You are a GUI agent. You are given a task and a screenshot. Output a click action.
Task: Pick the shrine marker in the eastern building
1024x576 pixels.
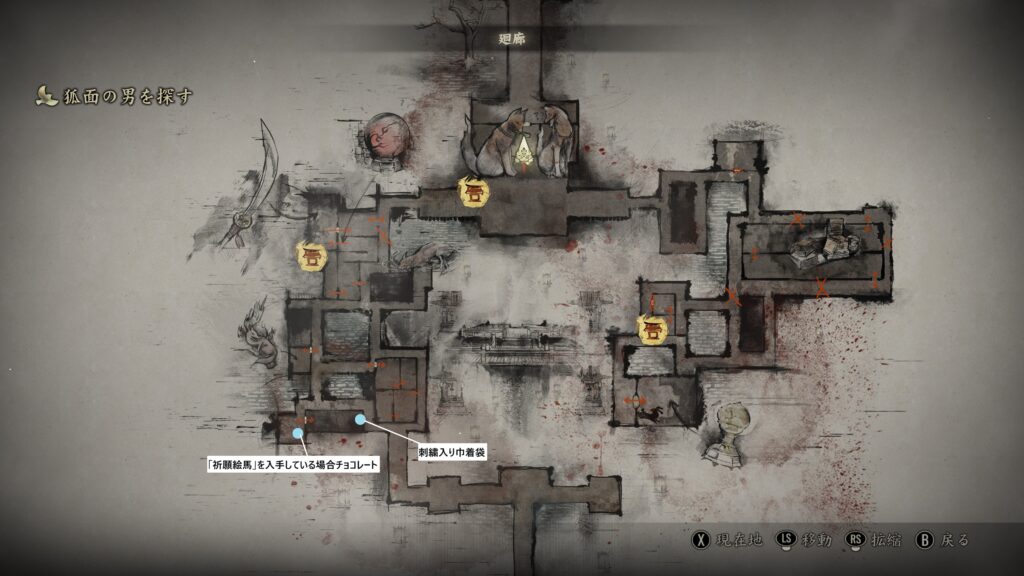click(653, 329)
